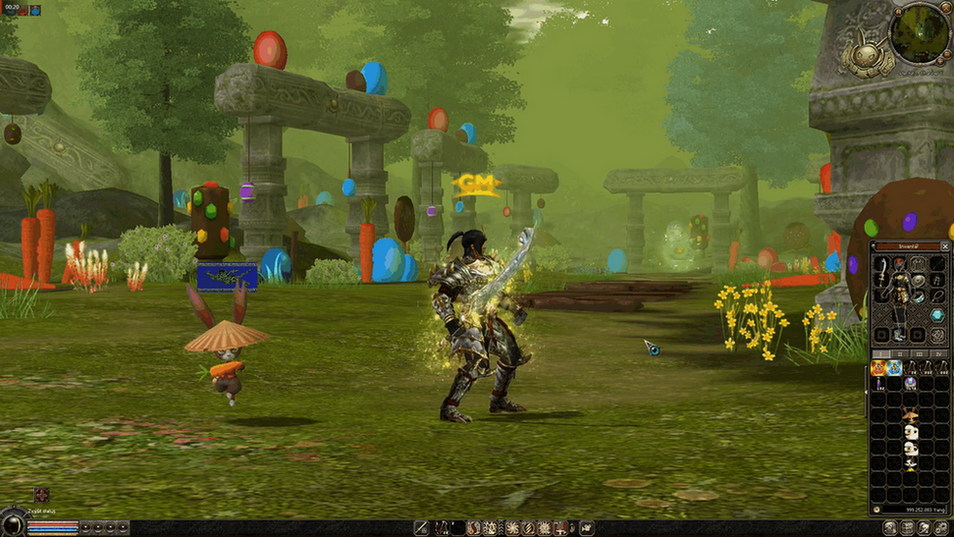
Task: Close the inventory window
Action: point(946,246)
